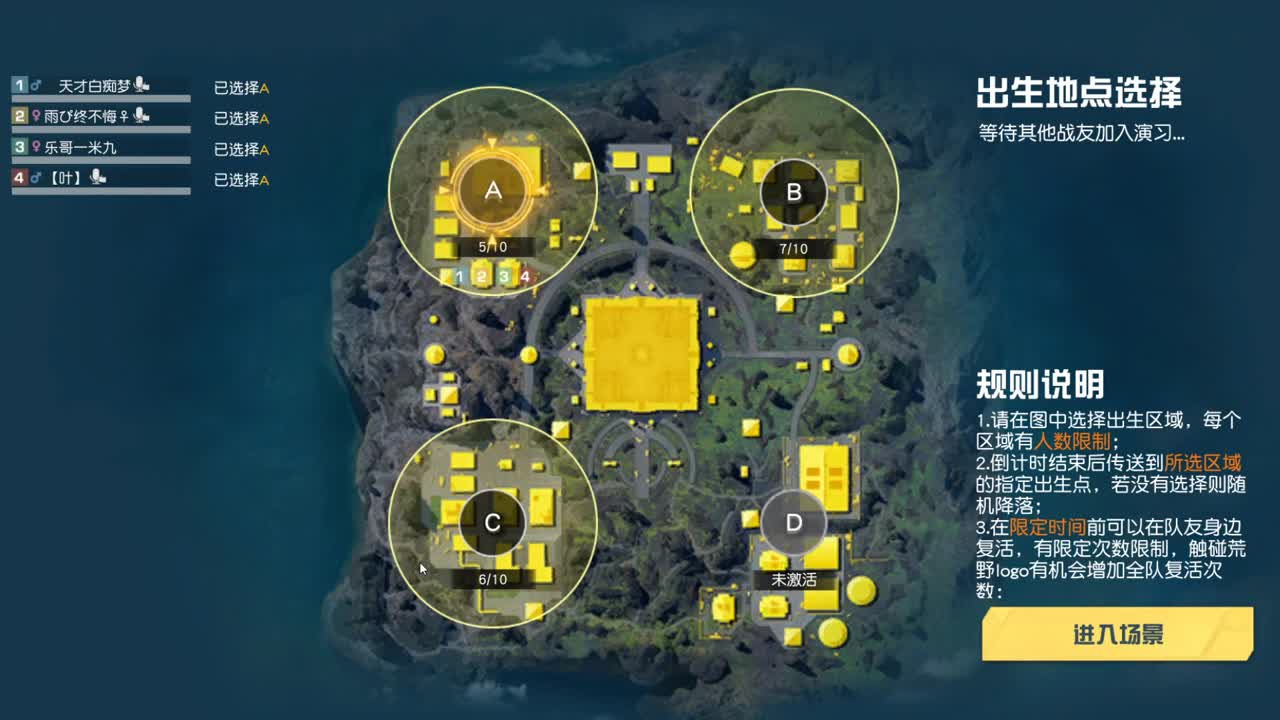The image size is (1280, 720).
Task: Click the 7/10 capacity label on zone B
Action: tap(795, 249)
